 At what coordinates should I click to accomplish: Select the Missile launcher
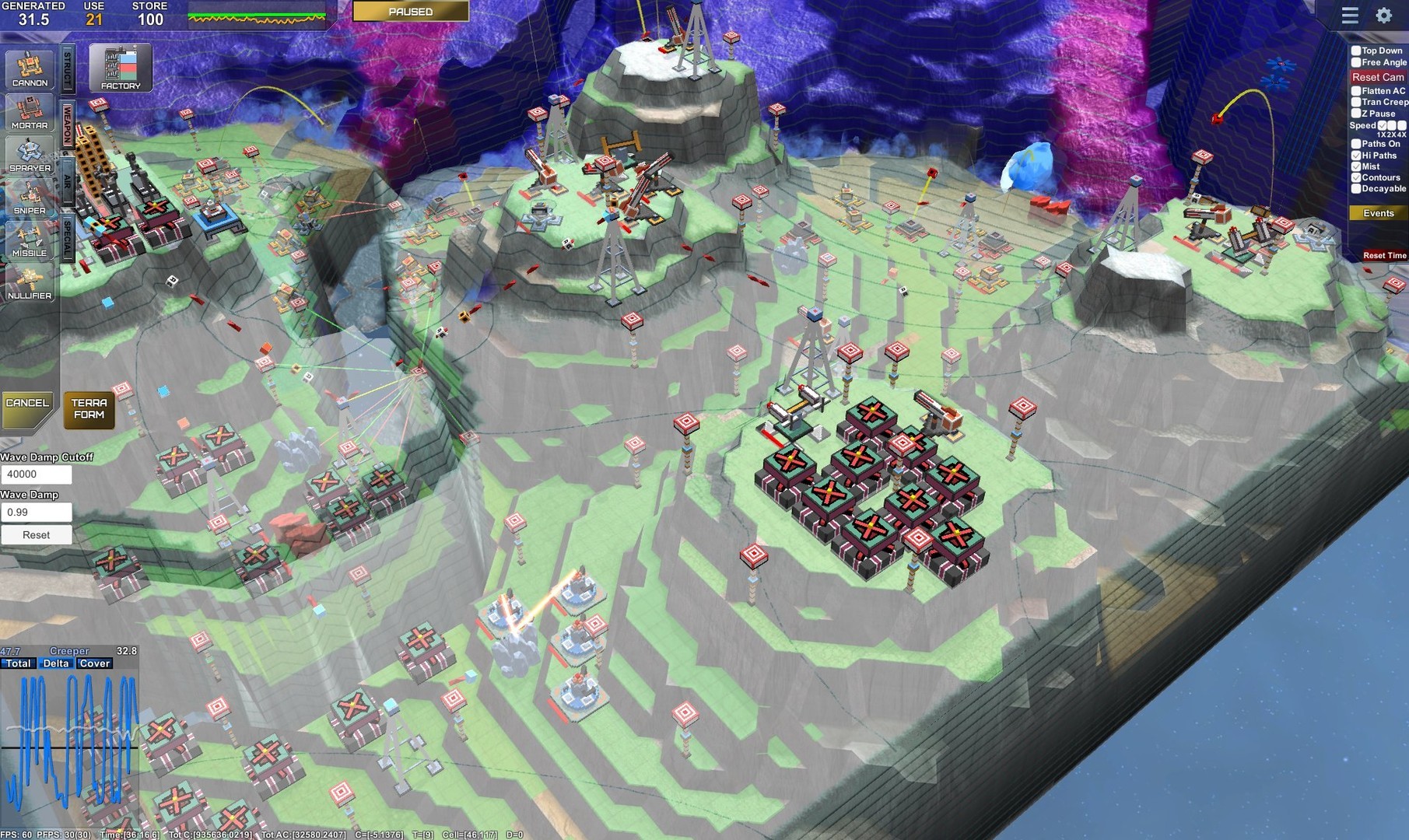pyautogui.click(x=29, y=241)
